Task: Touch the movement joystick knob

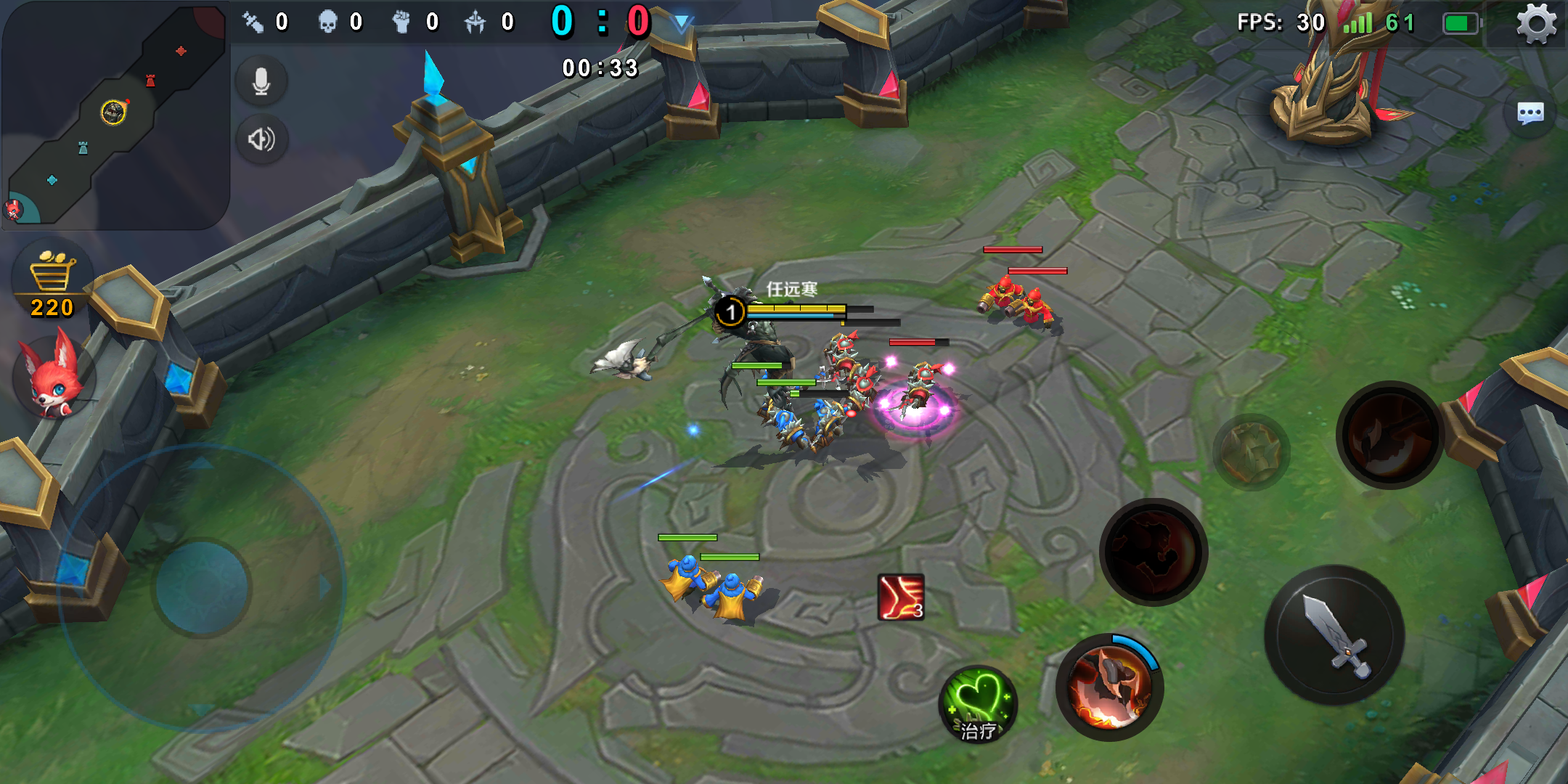Action: tap(203, 587)
